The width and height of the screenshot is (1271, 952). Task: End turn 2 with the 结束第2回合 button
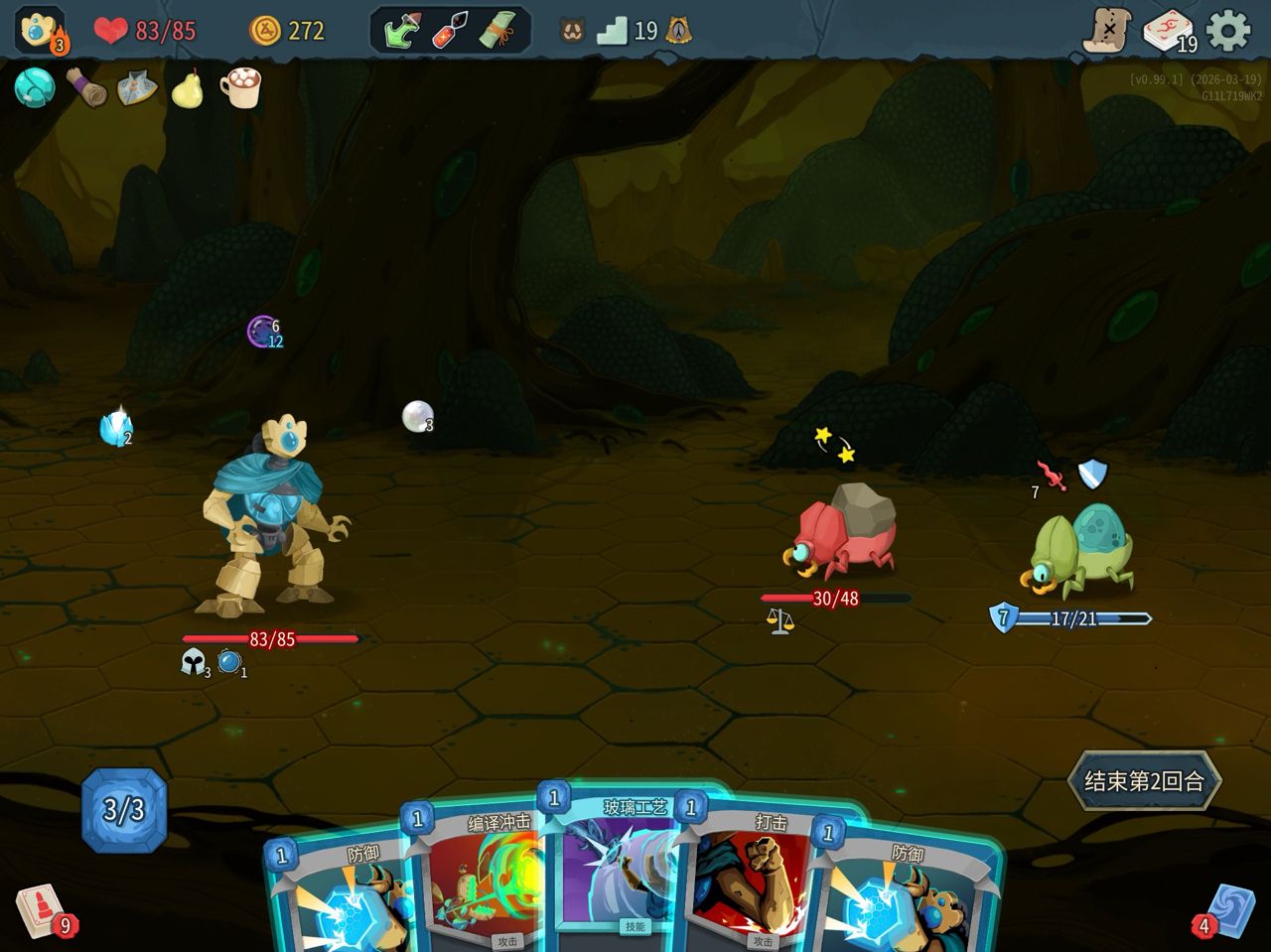(1143, 781)
